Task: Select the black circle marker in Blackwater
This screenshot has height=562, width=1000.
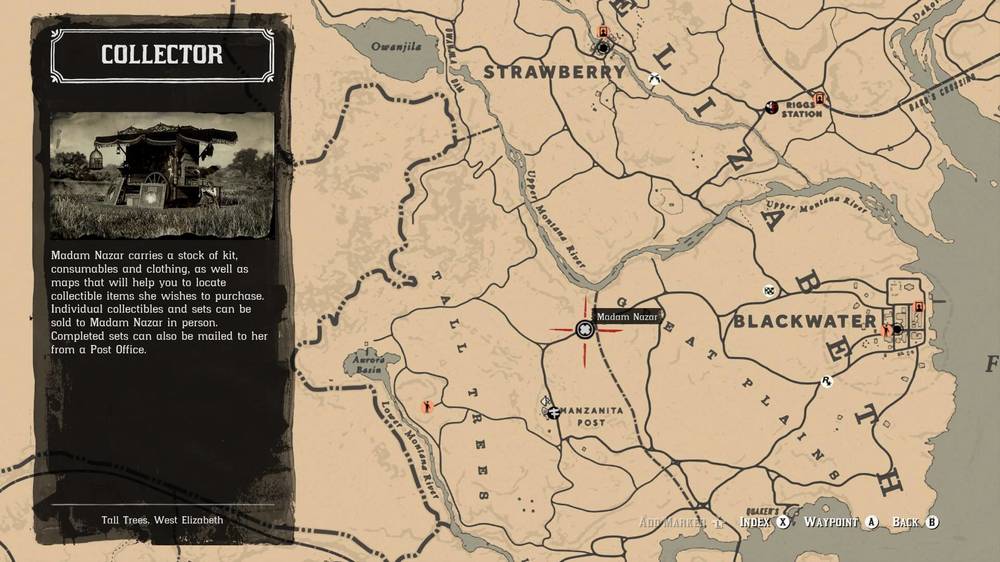Action: [x=897, y=329]
